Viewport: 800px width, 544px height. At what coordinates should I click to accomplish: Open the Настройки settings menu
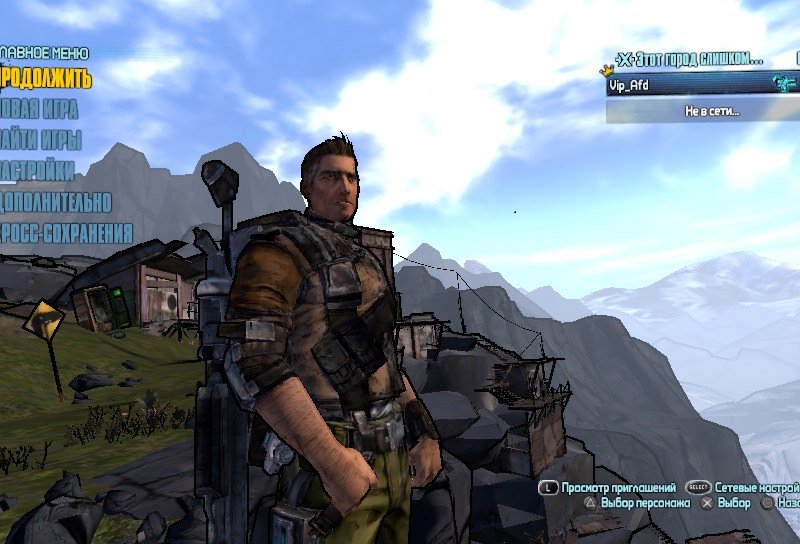[x=38, y=171]
